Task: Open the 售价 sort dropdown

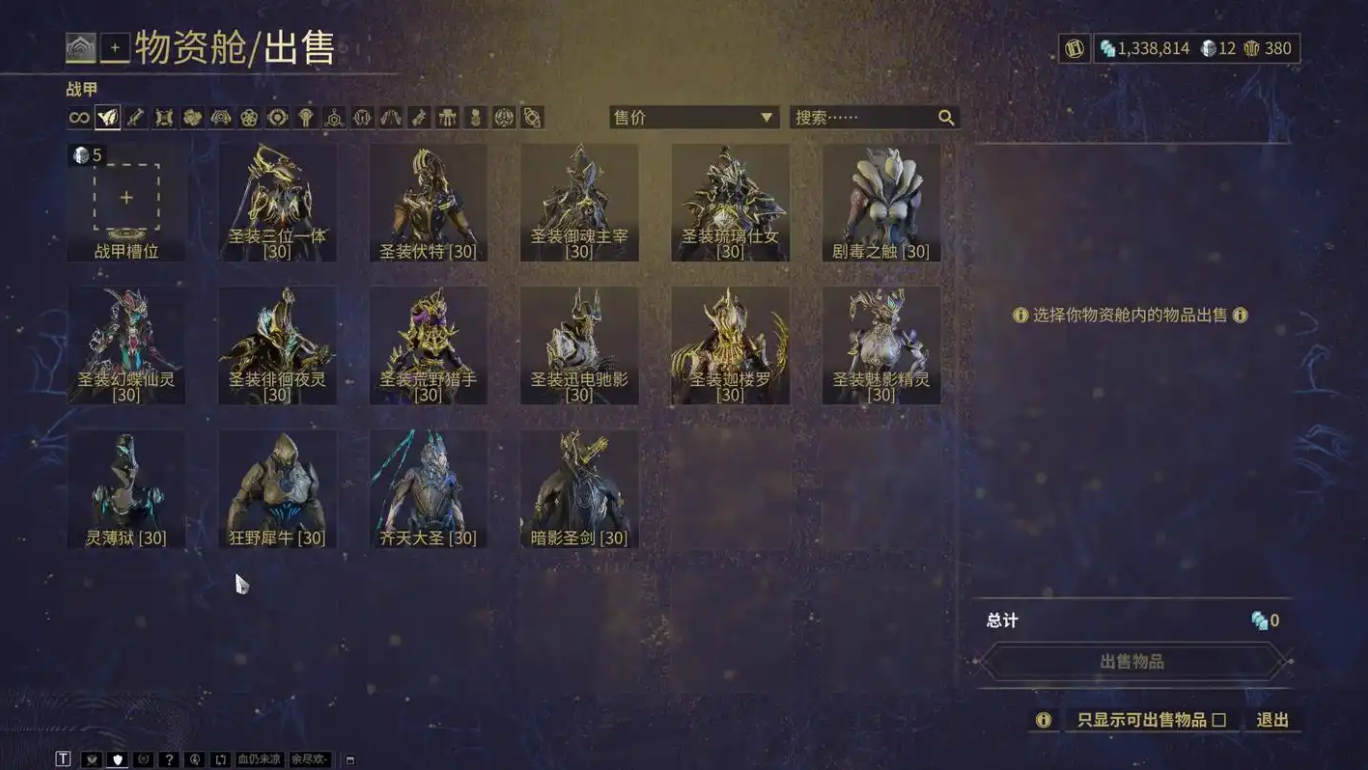Action: click(x=694, y=118)
